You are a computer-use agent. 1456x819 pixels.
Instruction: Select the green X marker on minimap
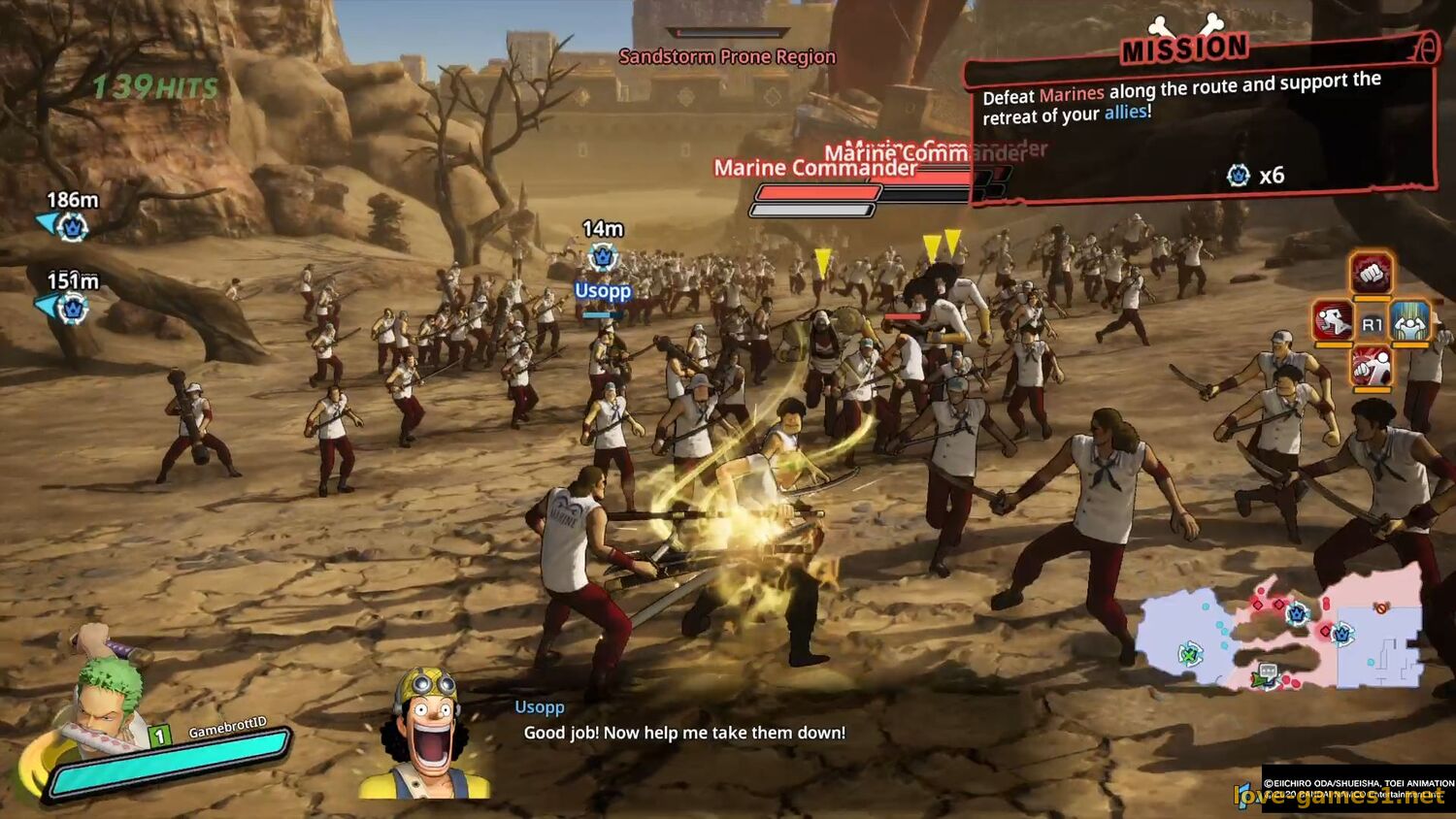[x=1189, y=654]
